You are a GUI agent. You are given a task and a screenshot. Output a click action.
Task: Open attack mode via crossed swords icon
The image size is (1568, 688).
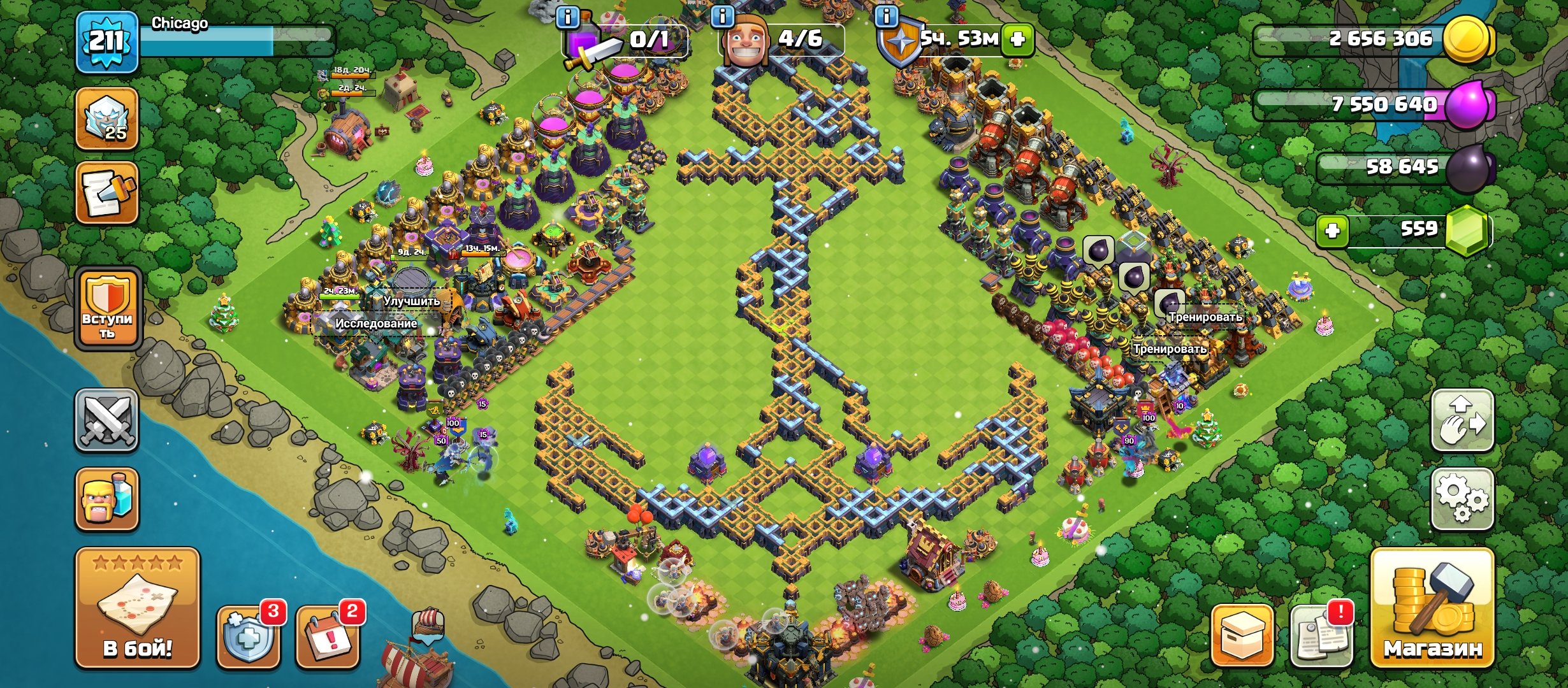pyautogui.click(x=108, y=420)
